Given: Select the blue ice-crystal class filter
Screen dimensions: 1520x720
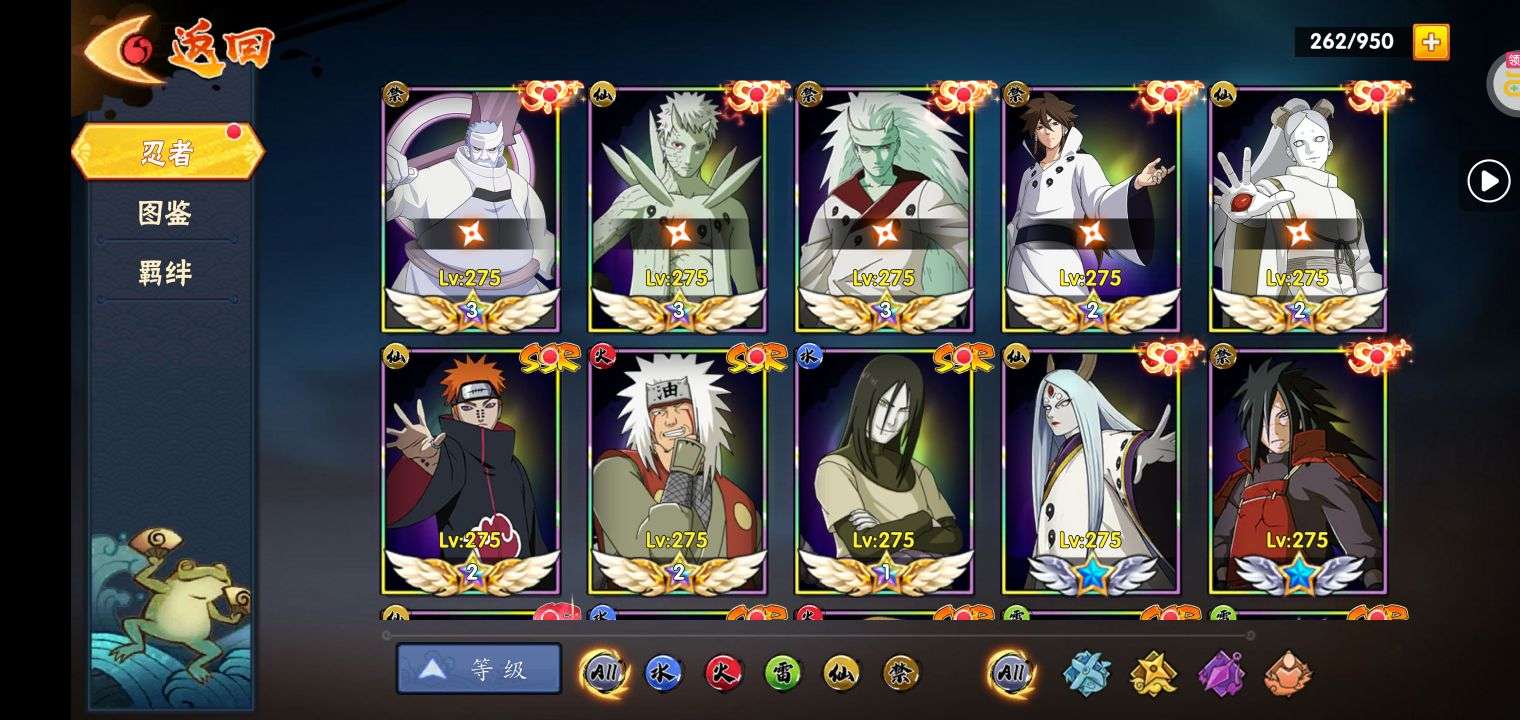Looking at the screenshot, I should 1086,673.
